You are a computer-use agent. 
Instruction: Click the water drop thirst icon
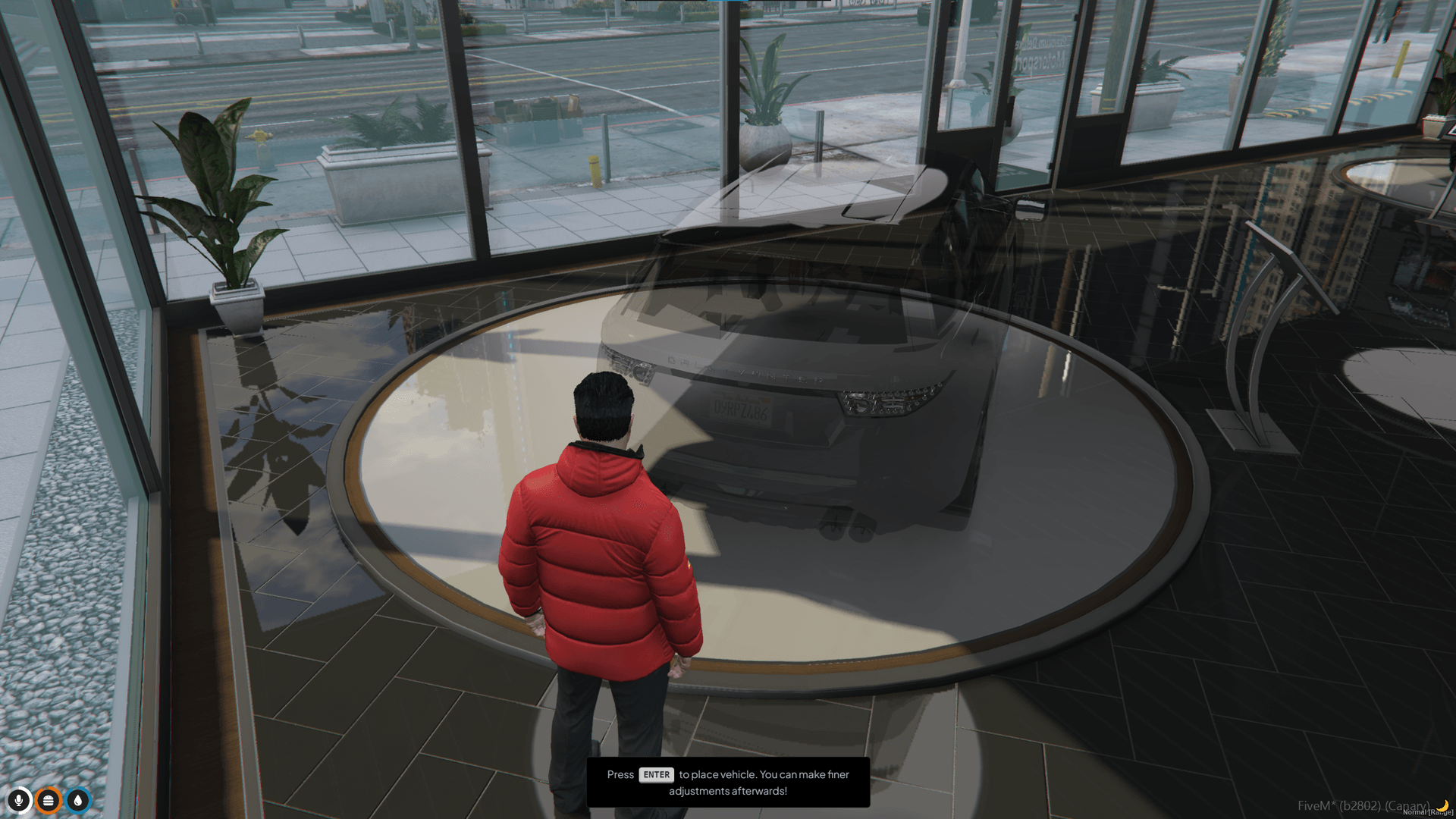pos(77,801)
